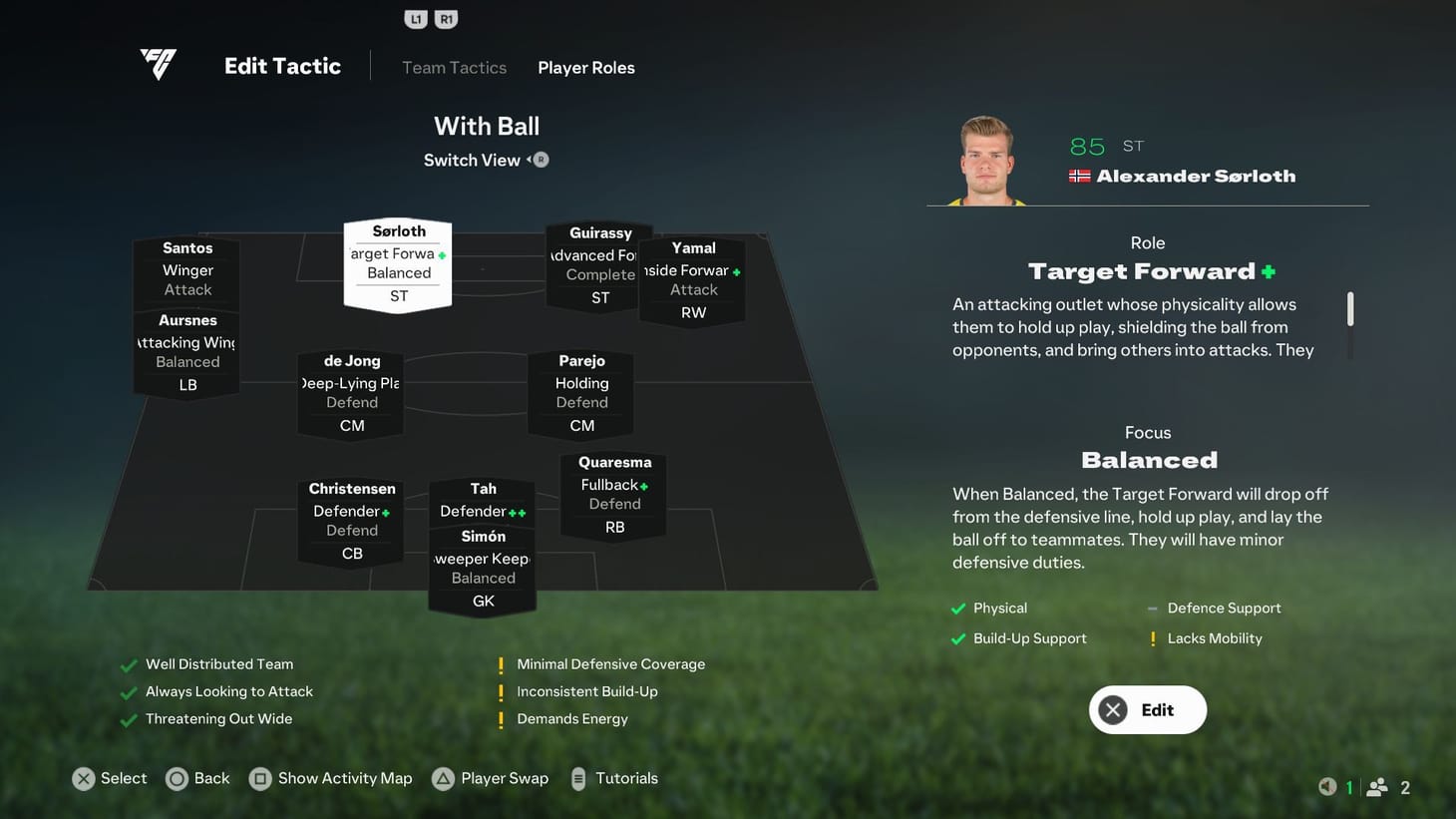Select Yamal's Inside Forward card
Image resolution: width=1456 pixels, height=819 pixels.
coord(693,279)
